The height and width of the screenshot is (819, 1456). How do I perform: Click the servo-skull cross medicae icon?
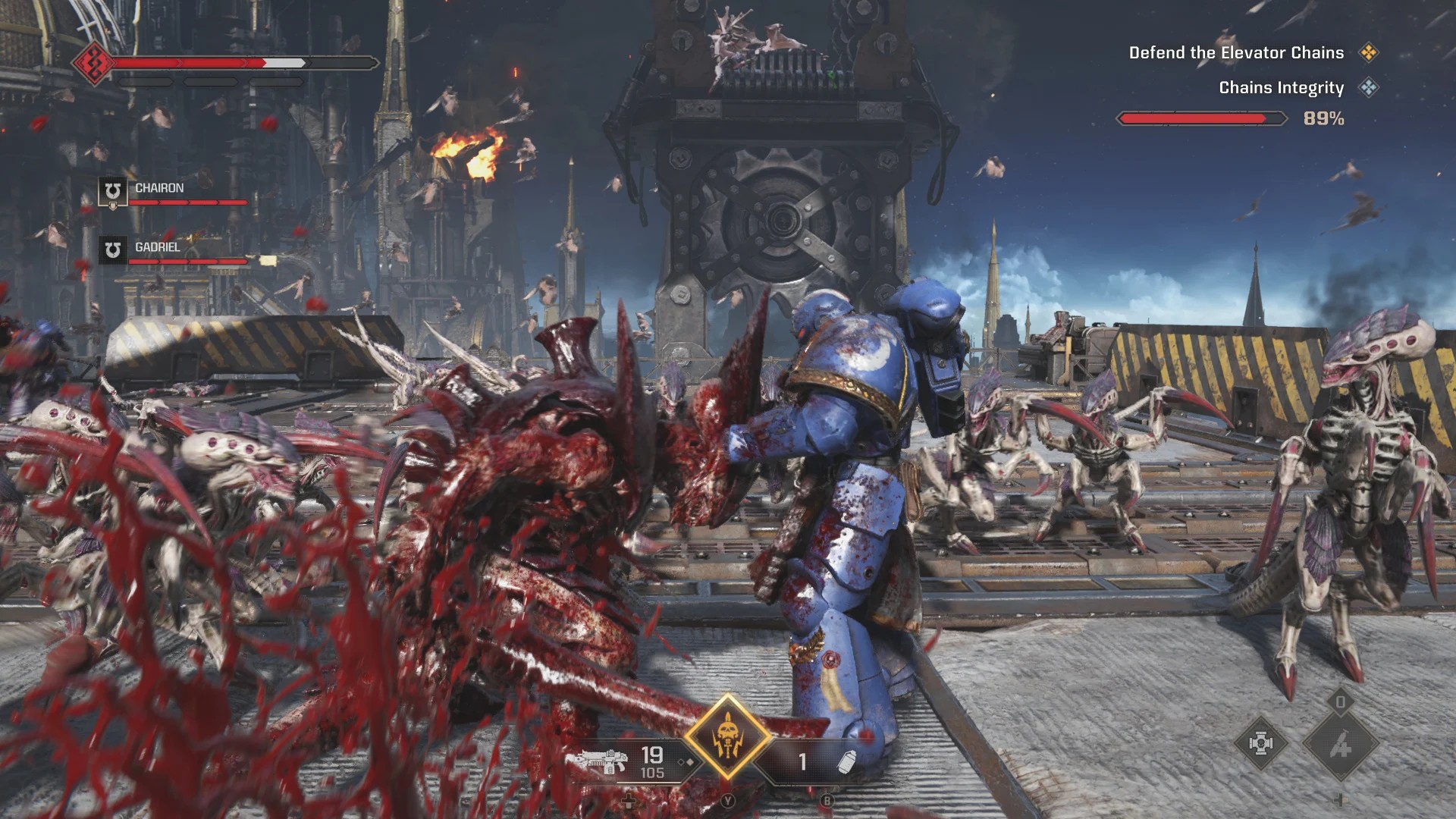click(1260, 744)
